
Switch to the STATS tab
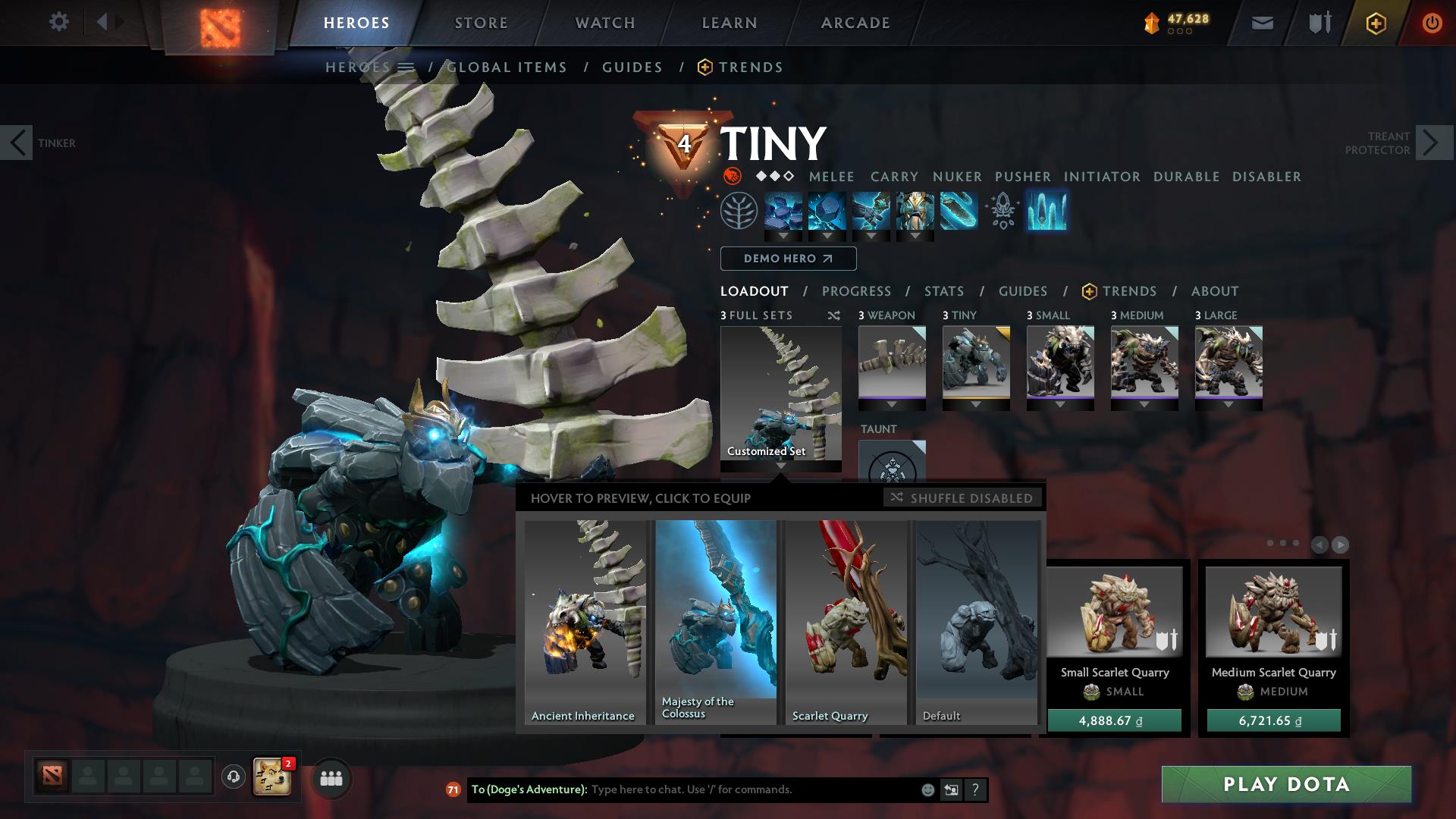(943, 290)
